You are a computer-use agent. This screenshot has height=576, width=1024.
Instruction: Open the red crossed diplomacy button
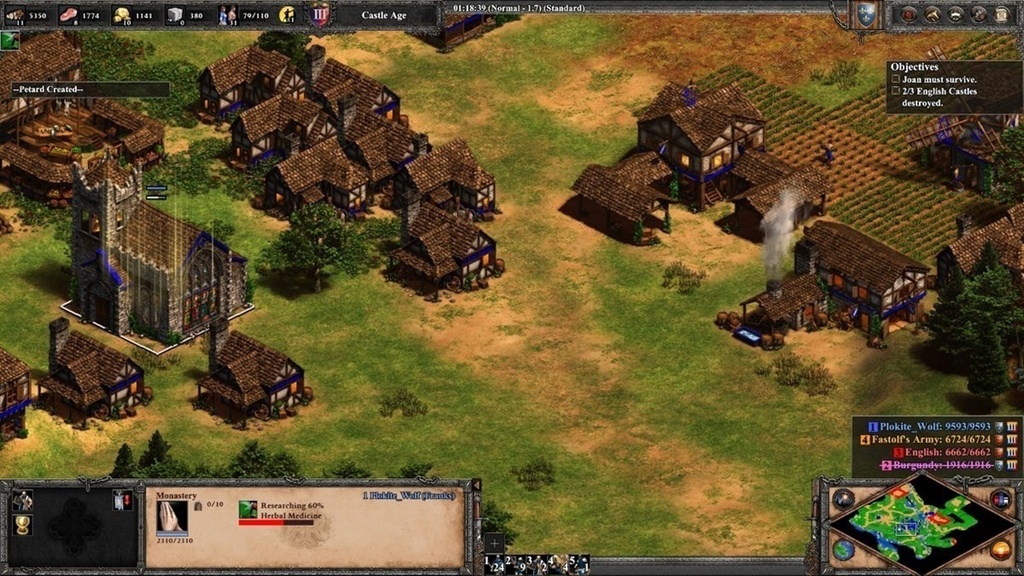pos(909,15)
